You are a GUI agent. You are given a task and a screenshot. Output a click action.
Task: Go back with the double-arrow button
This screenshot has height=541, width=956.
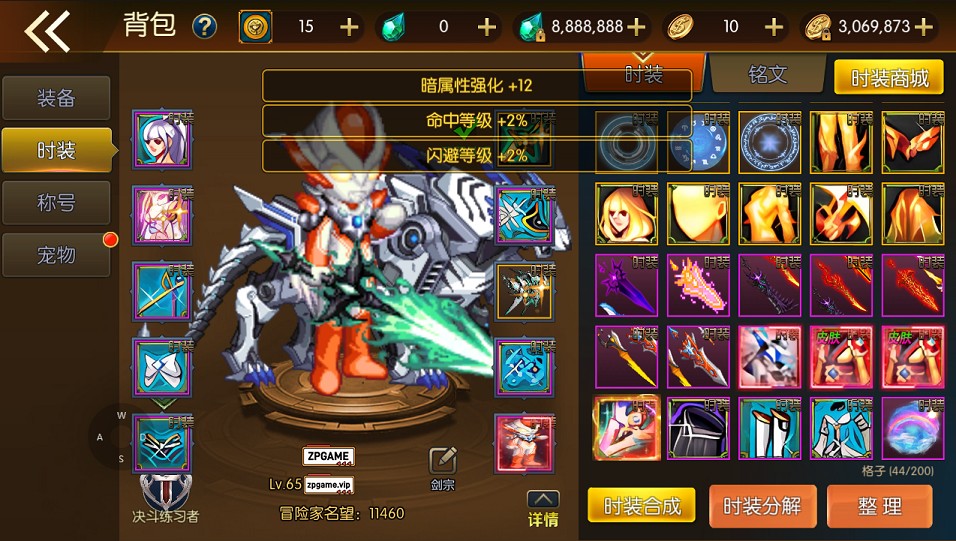tap(48, 30)
